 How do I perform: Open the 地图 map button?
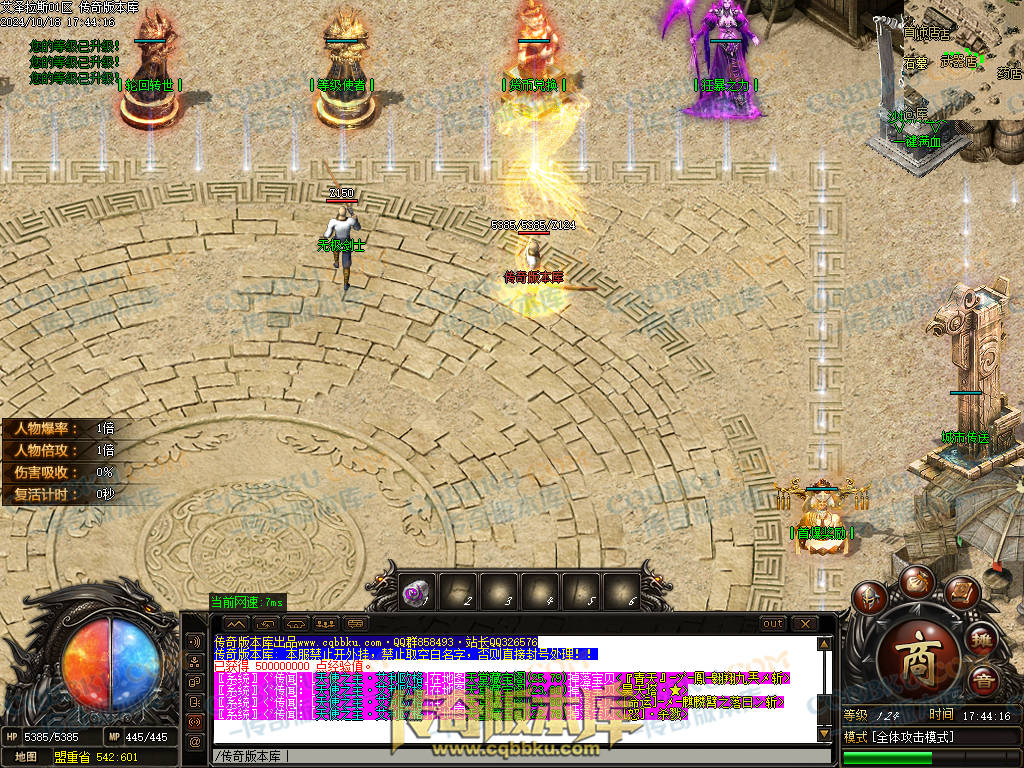coord(25,757)
